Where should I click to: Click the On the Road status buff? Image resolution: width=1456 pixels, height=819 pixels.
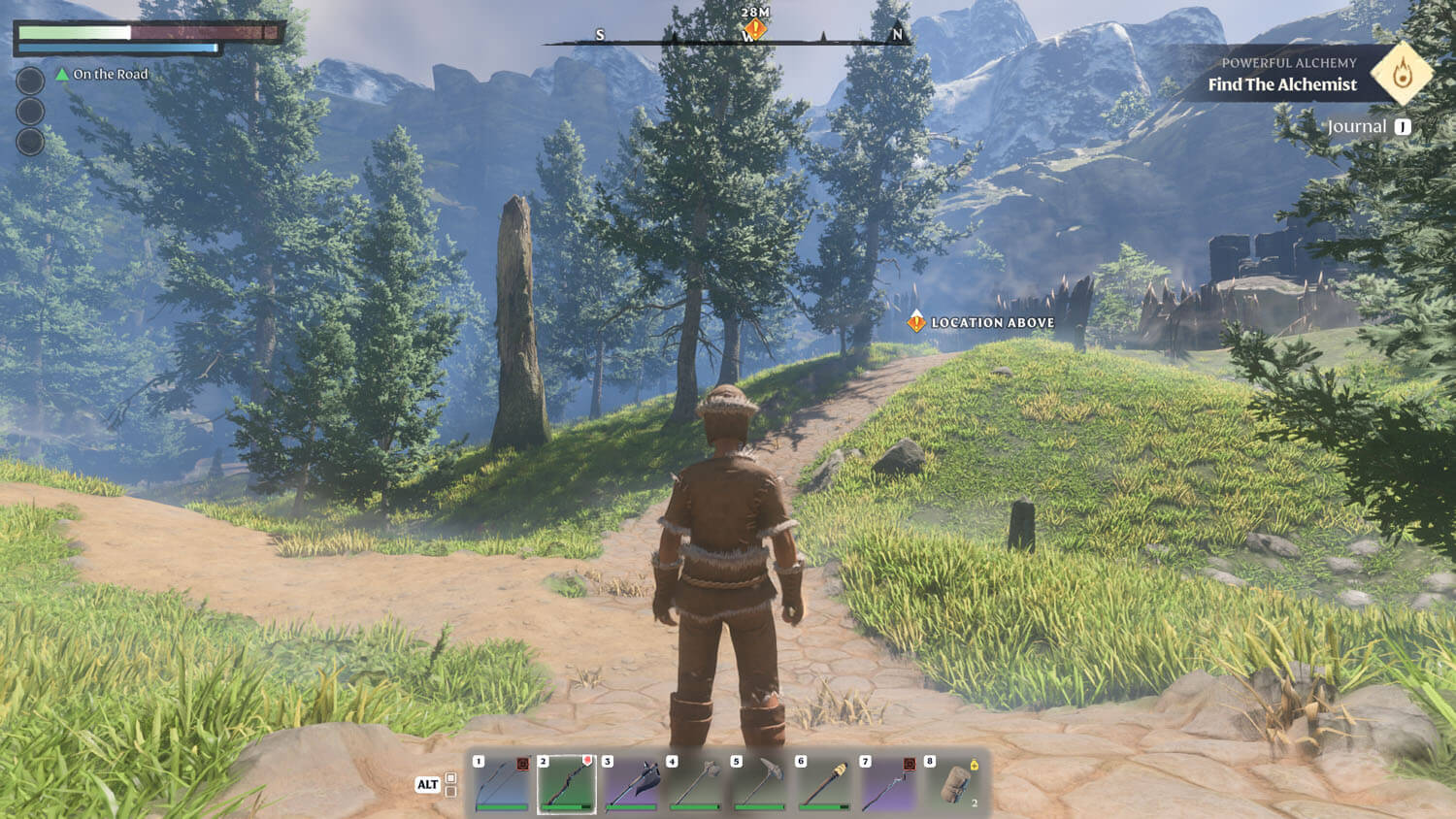(x=102, y=74)
